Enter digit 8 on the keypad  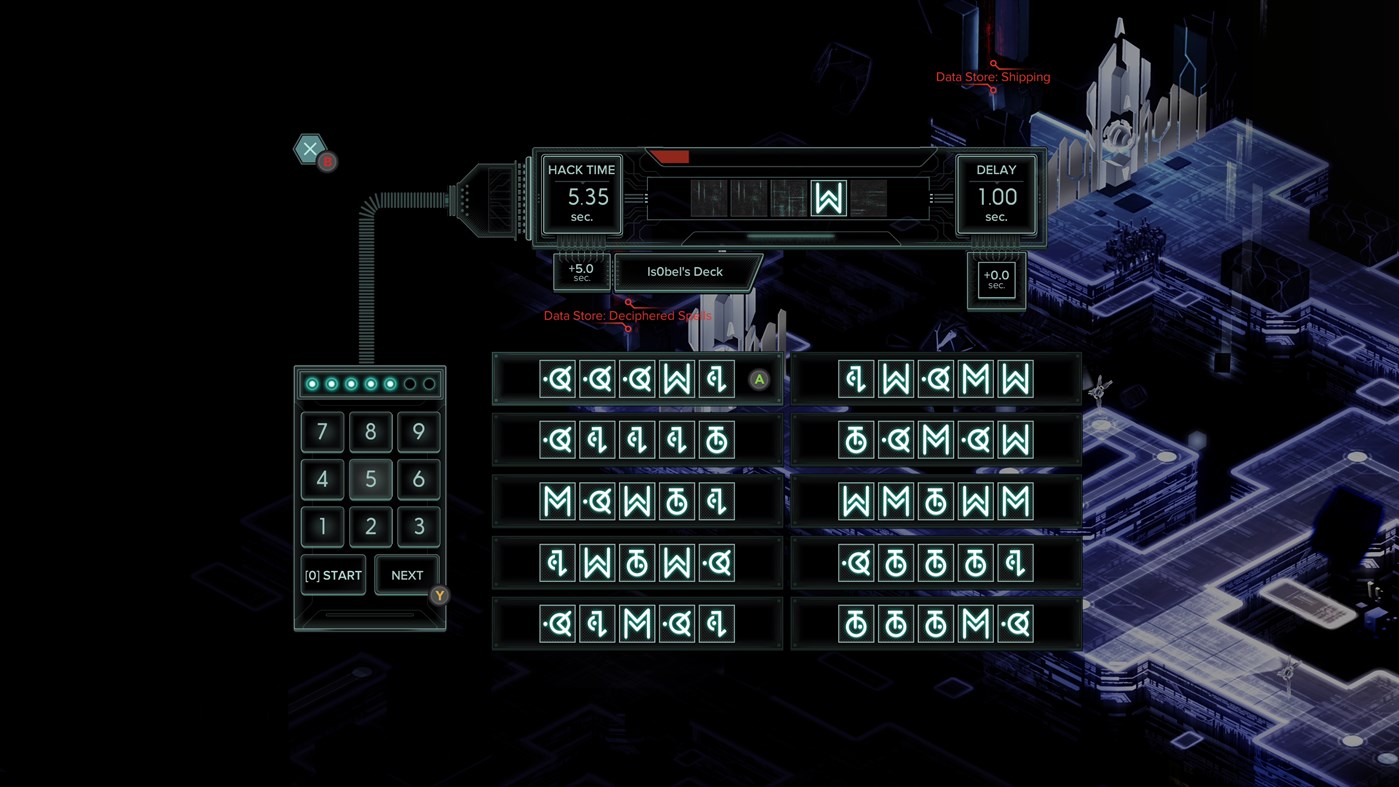(370, 432)
